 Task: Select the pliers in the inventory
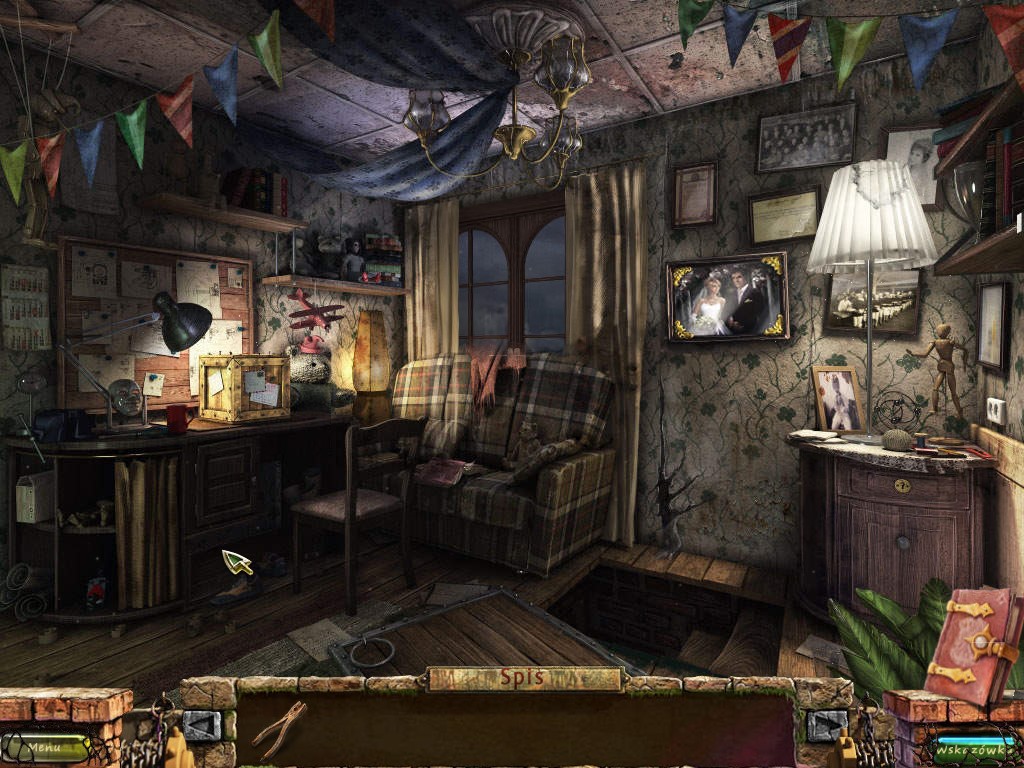coord(278,727)
